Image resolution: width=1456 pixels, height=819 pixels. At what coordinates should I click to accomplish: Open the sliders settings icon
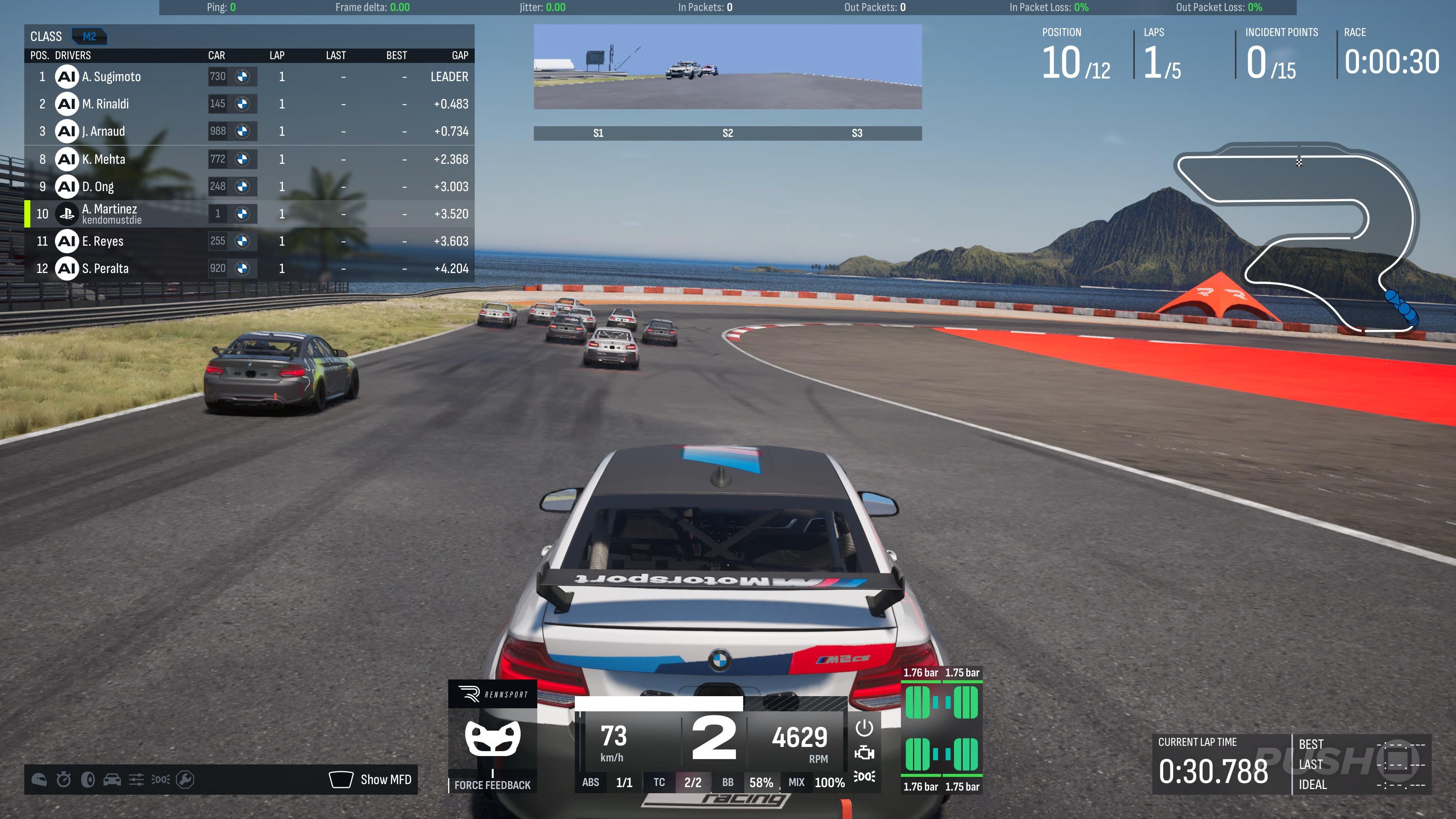136,780
